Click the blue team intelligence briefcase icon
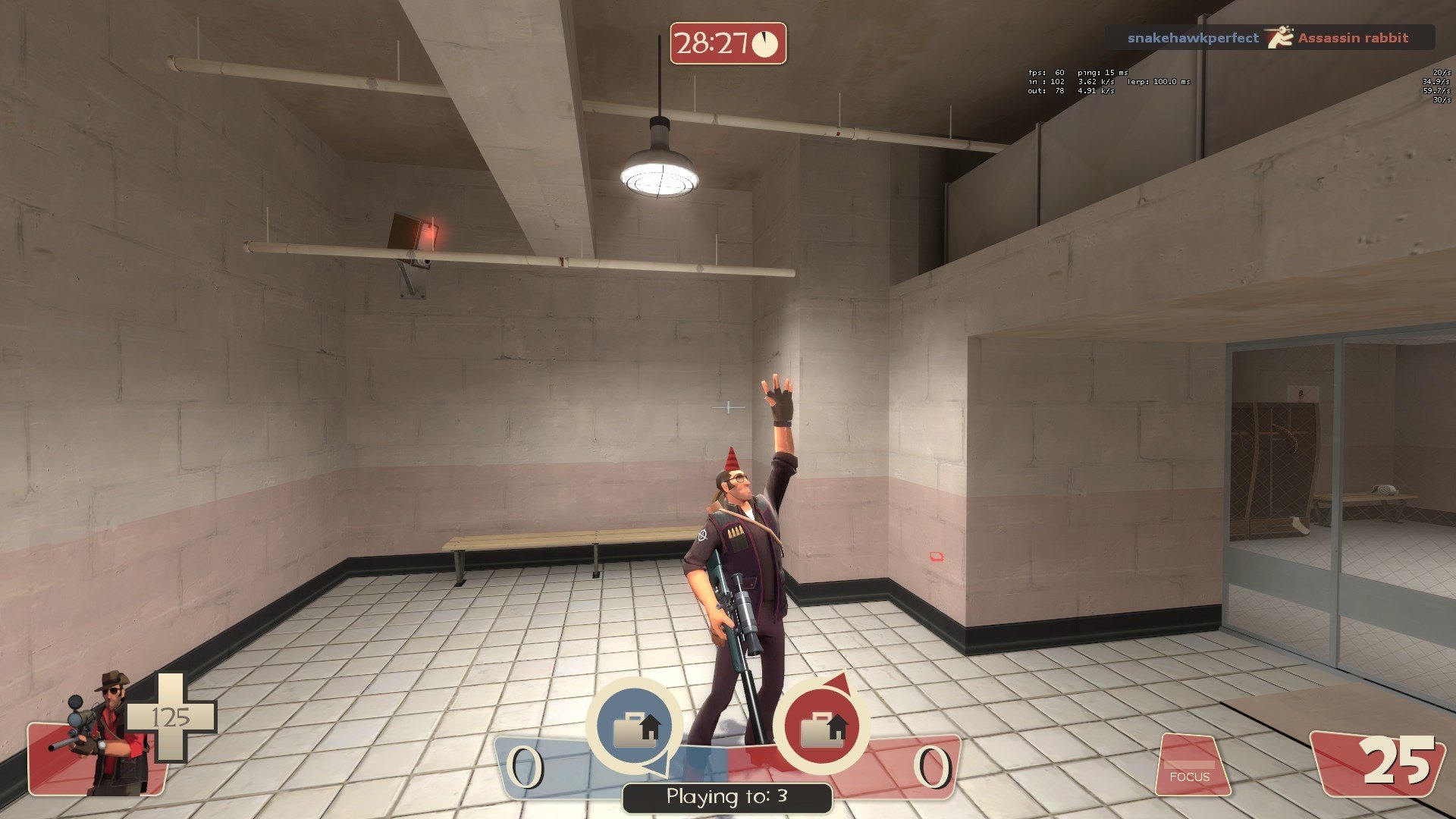The image size is (1456, 819). pos(634,726)
